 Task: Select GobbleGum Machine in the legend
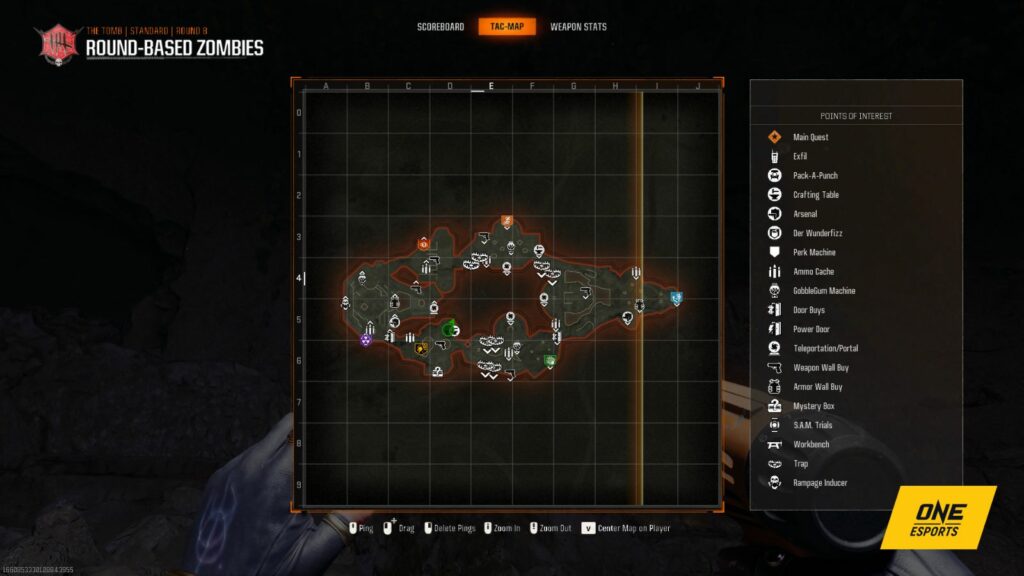pos(823,291)
